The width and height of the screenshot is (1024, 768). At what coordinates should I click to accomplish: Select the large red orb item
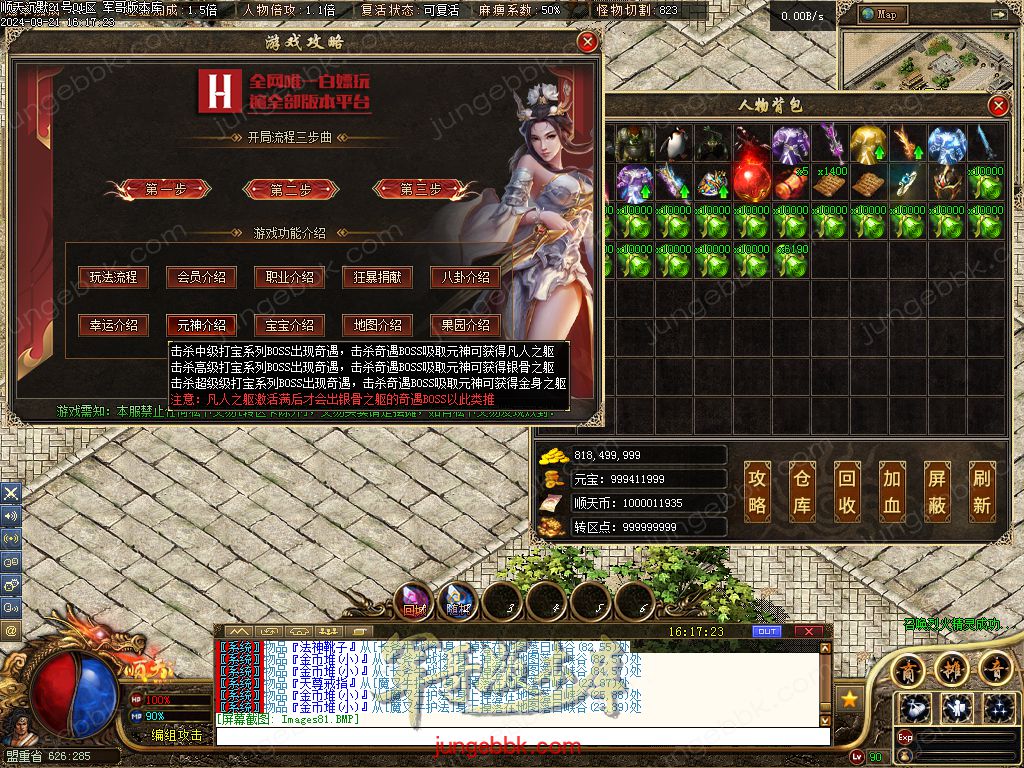point(751,182)
